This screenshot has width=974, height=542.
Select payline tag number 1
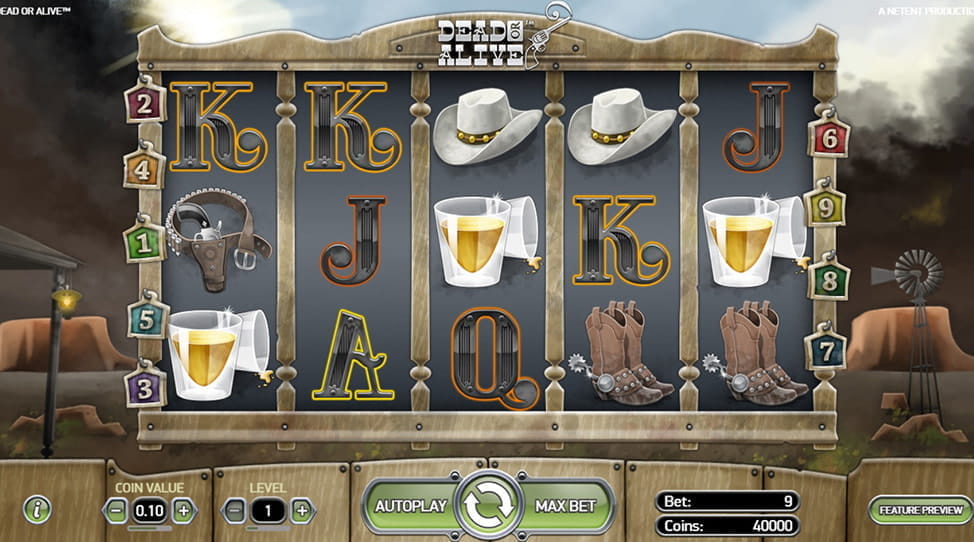[144, 242]
